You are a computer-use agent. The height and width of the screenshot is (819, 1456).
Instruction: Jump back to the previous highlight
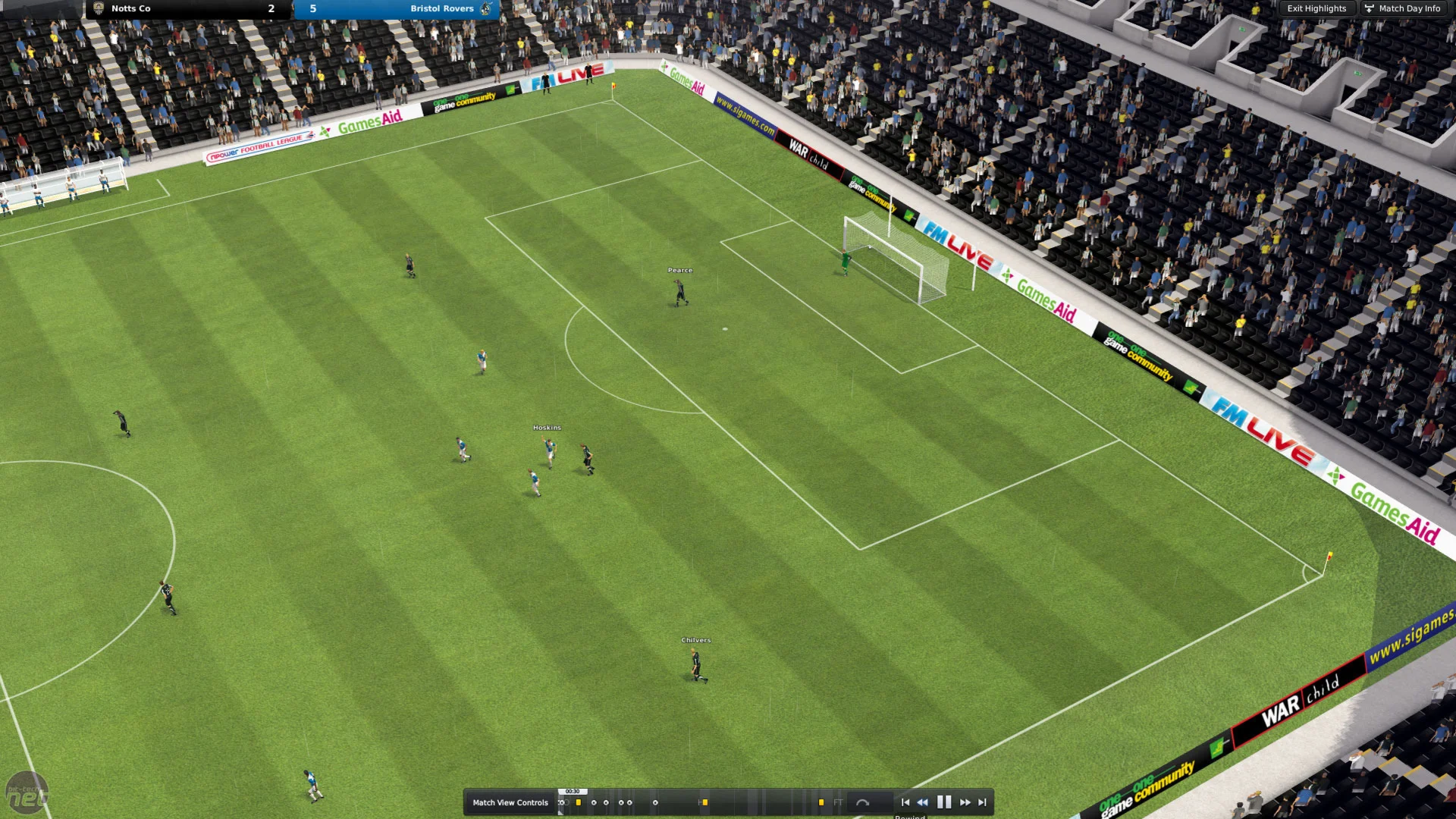pos(905,802)
